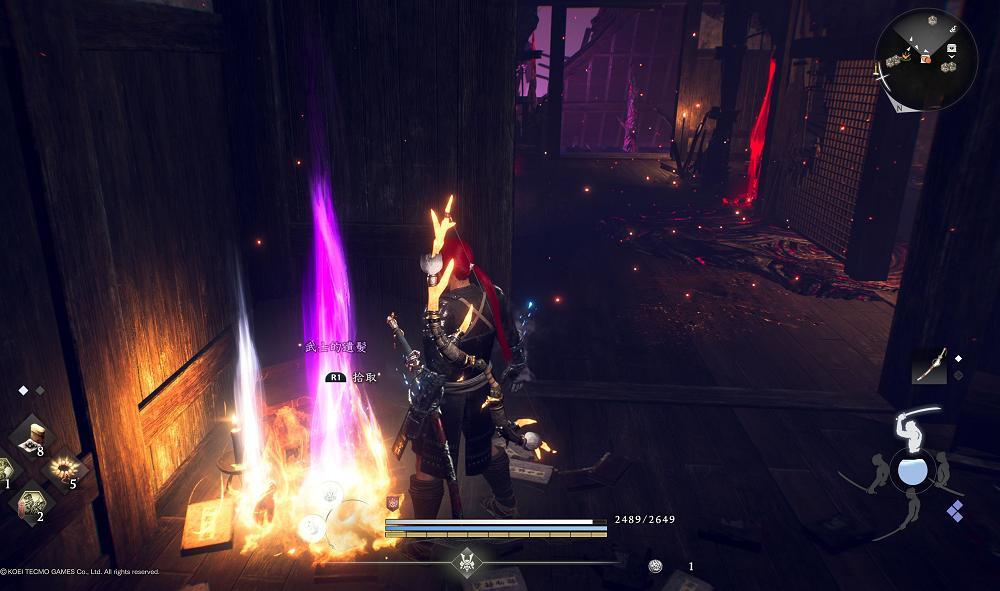Choose the equipped katana weapon icon
This screenshot has width=1000, height=591.
pos(929,365)
